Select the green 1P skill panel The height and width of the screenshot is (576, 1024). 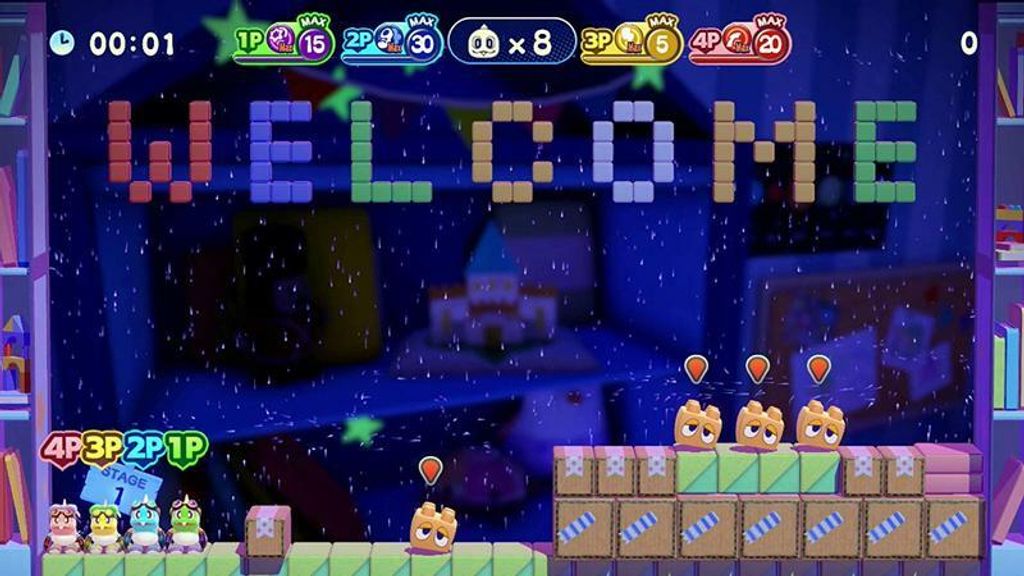[x=284, y=43]
